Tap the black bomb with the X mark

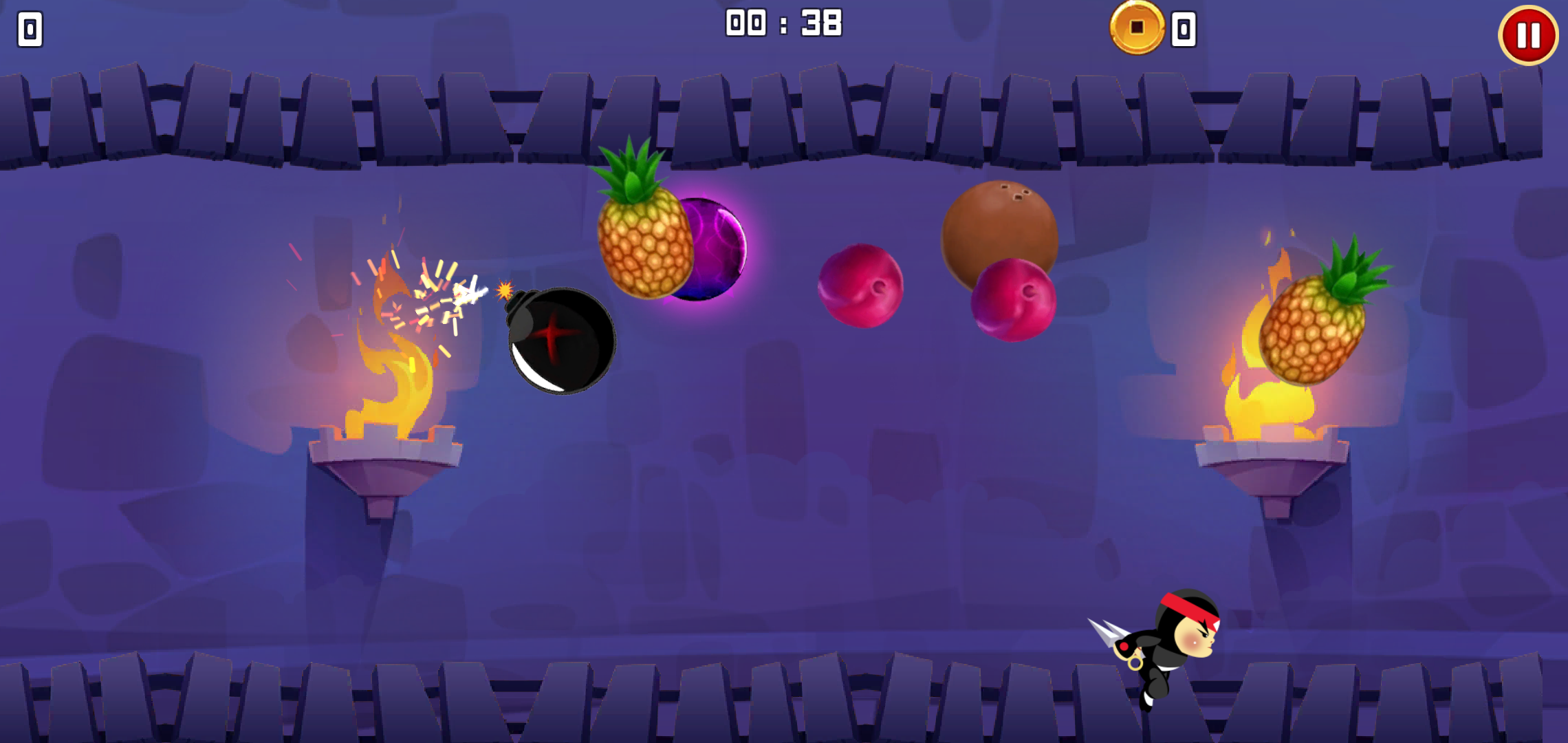pos(557,337)
